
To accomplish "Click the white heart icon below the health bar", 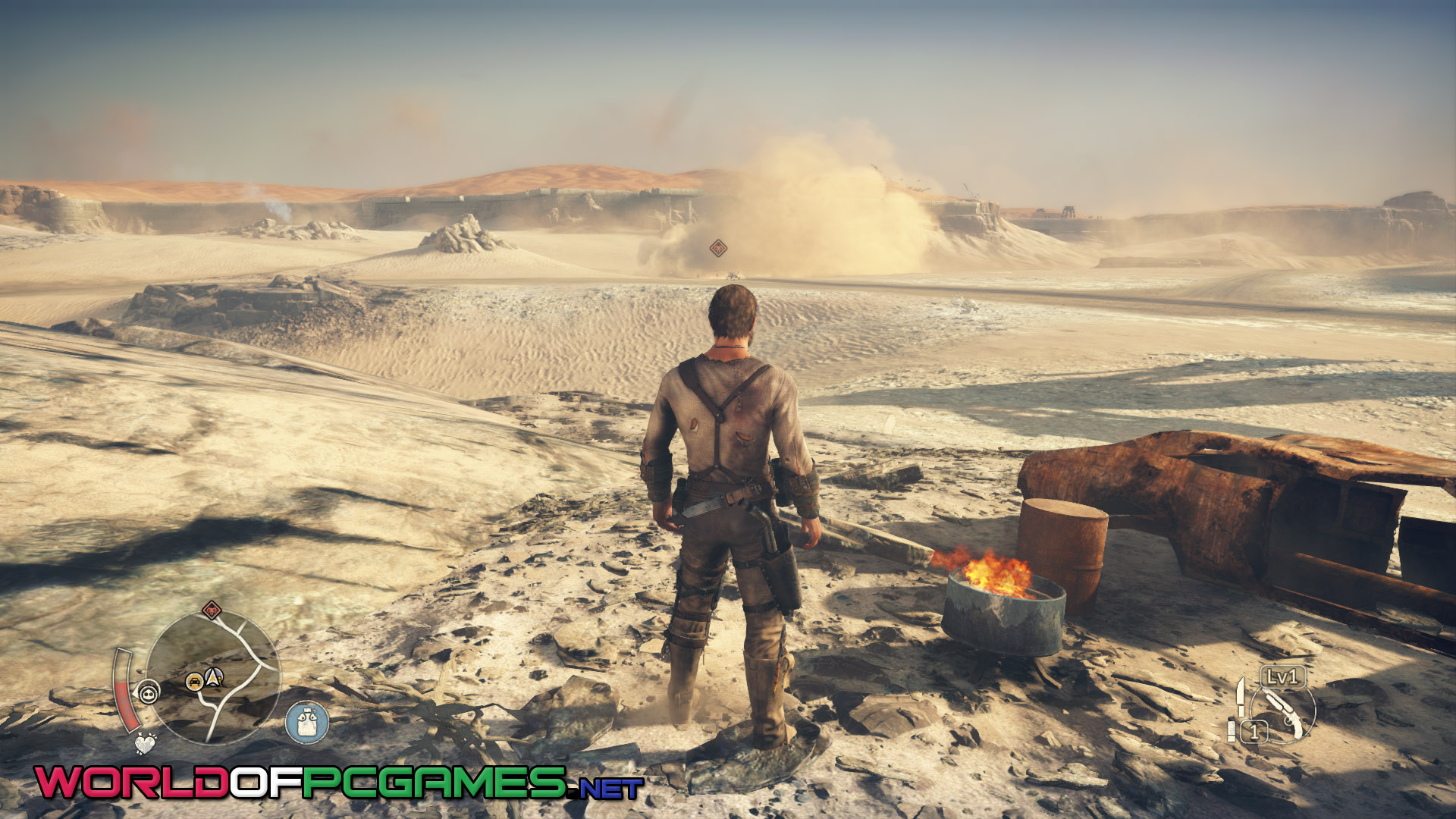I will click(144, 743).
